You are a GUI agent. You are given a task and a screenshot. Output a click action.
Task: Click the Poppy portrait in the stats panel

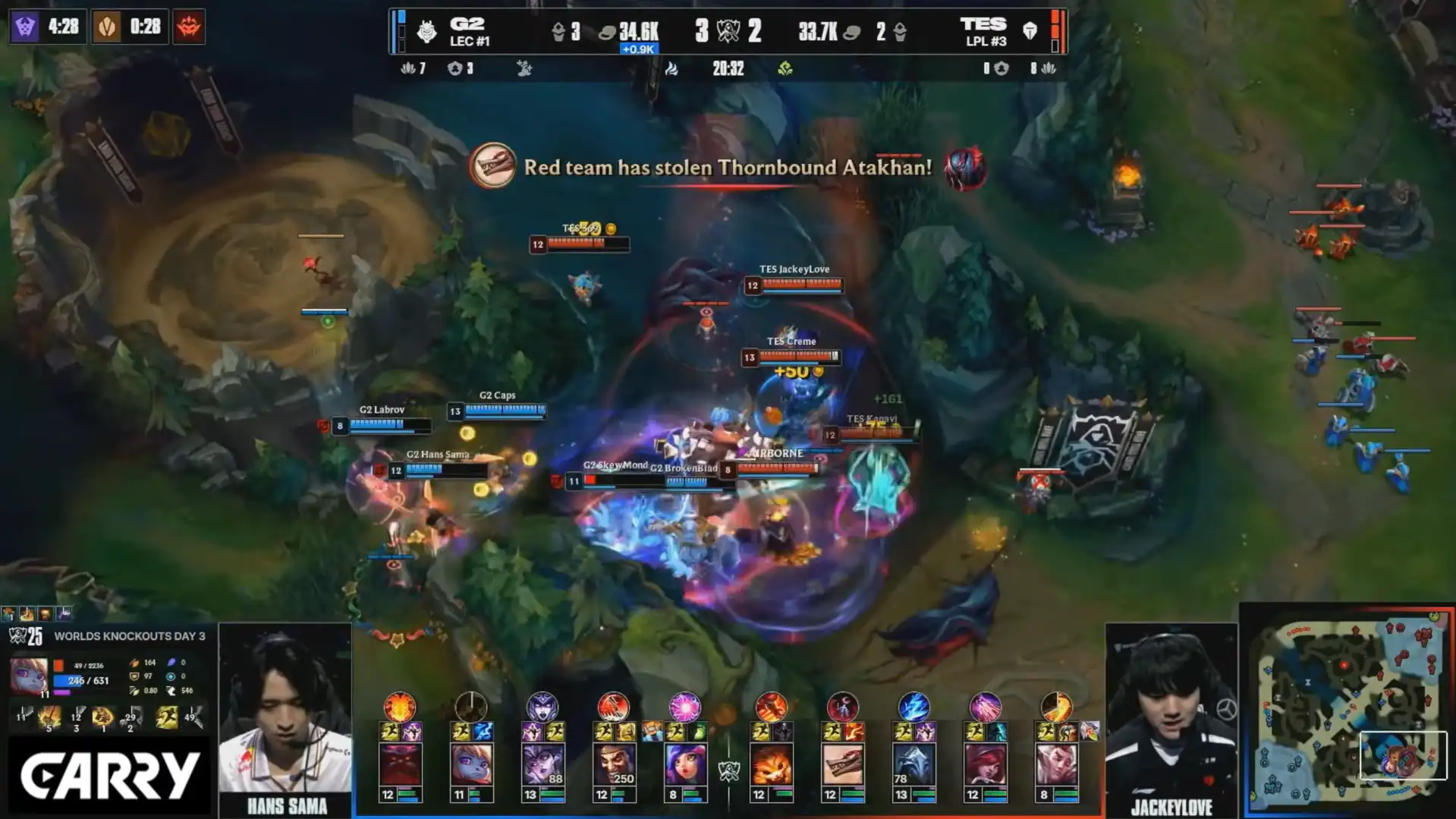[28, 675]
